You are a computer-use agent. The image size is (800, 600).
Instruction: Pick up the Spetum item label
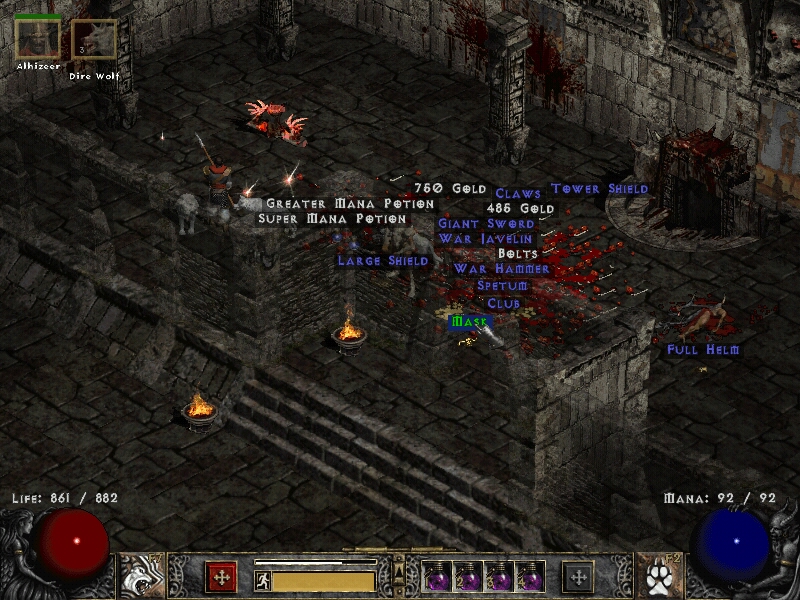point(502,286)
